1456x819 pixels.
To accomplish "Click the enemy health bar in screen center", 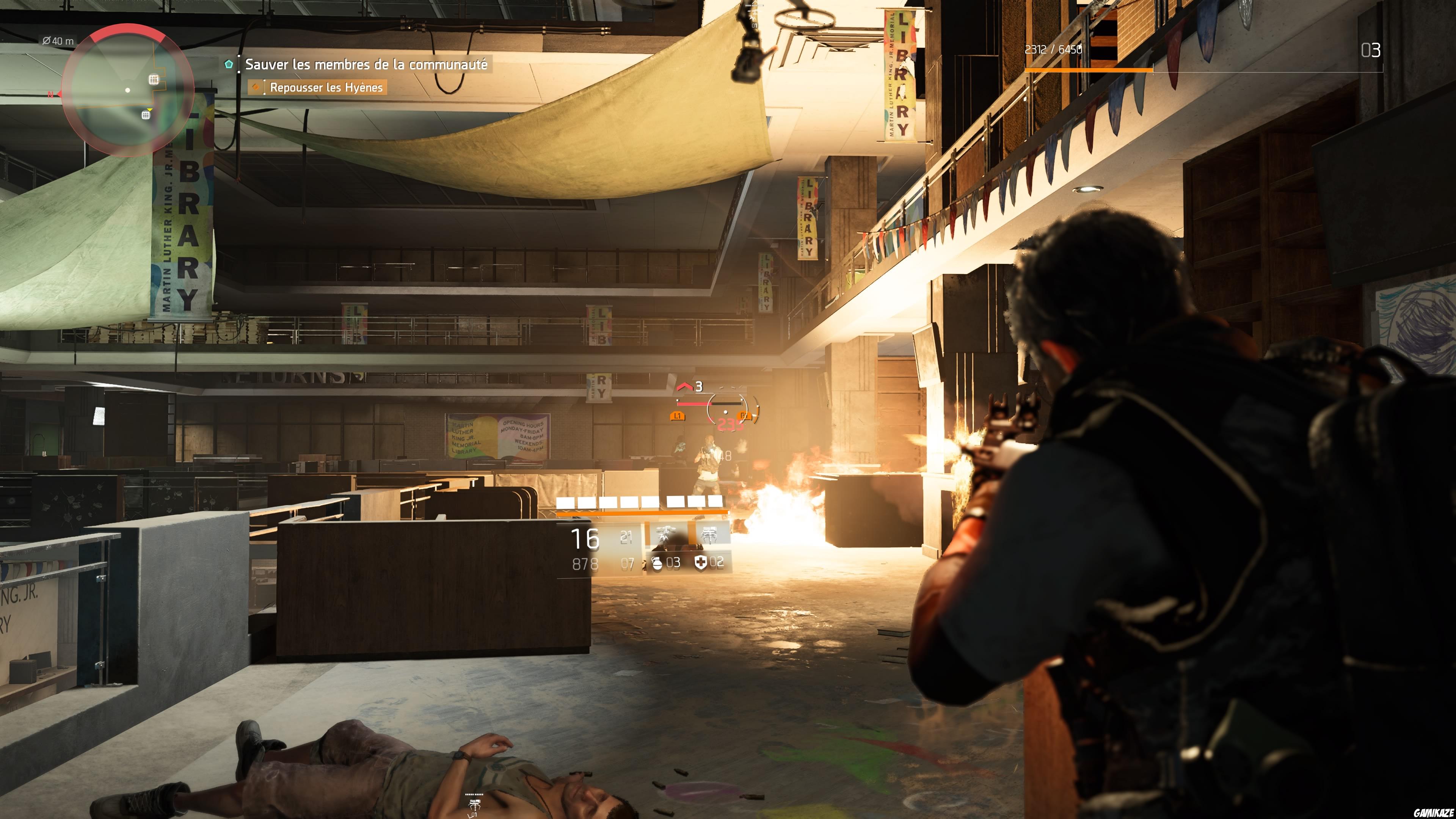I will coord(694,404).
